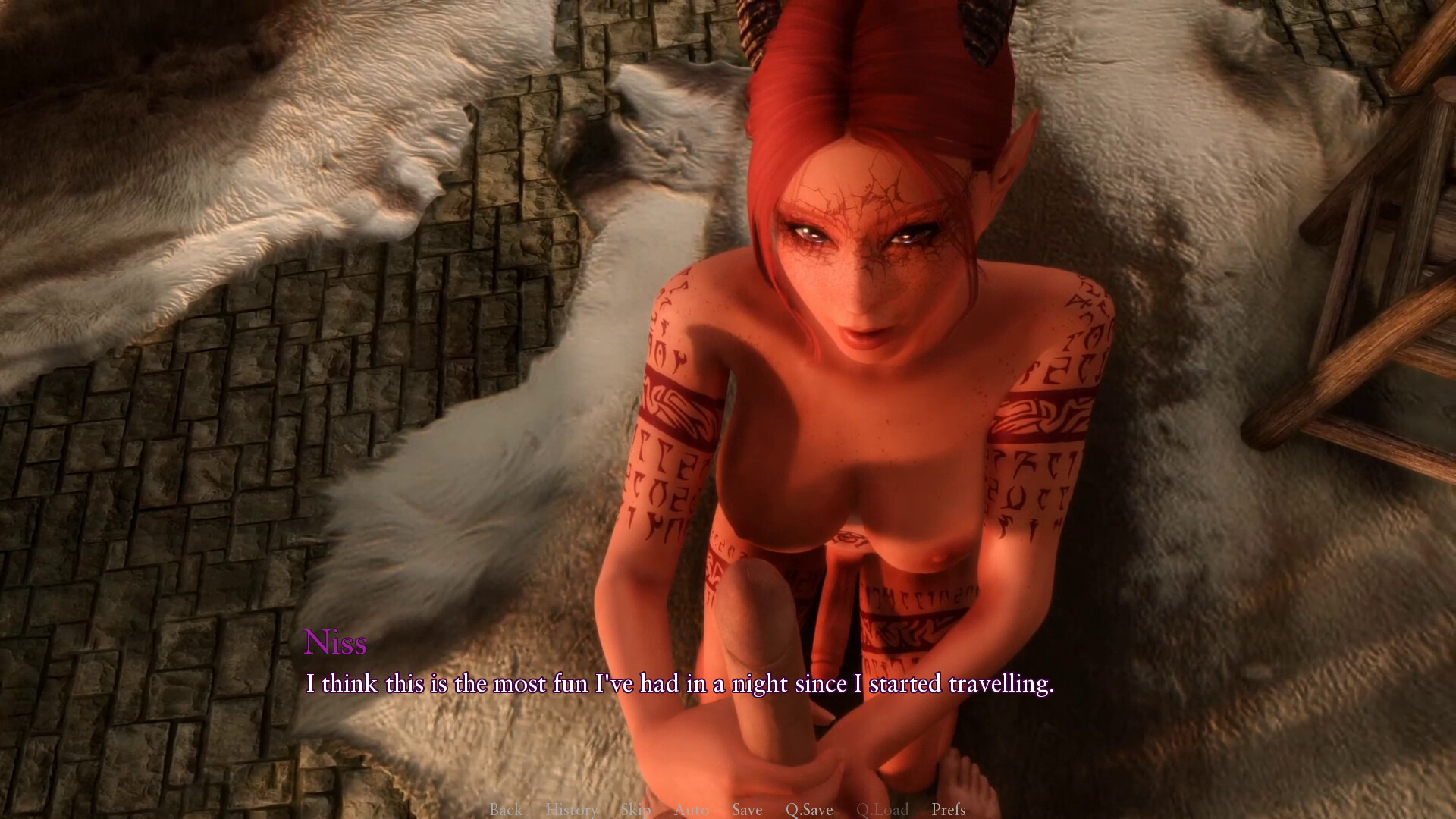The width and height of the screenshot is (1456, 819).
Task: Click Q.Save to quick save
Action: [x=809, y=809]
